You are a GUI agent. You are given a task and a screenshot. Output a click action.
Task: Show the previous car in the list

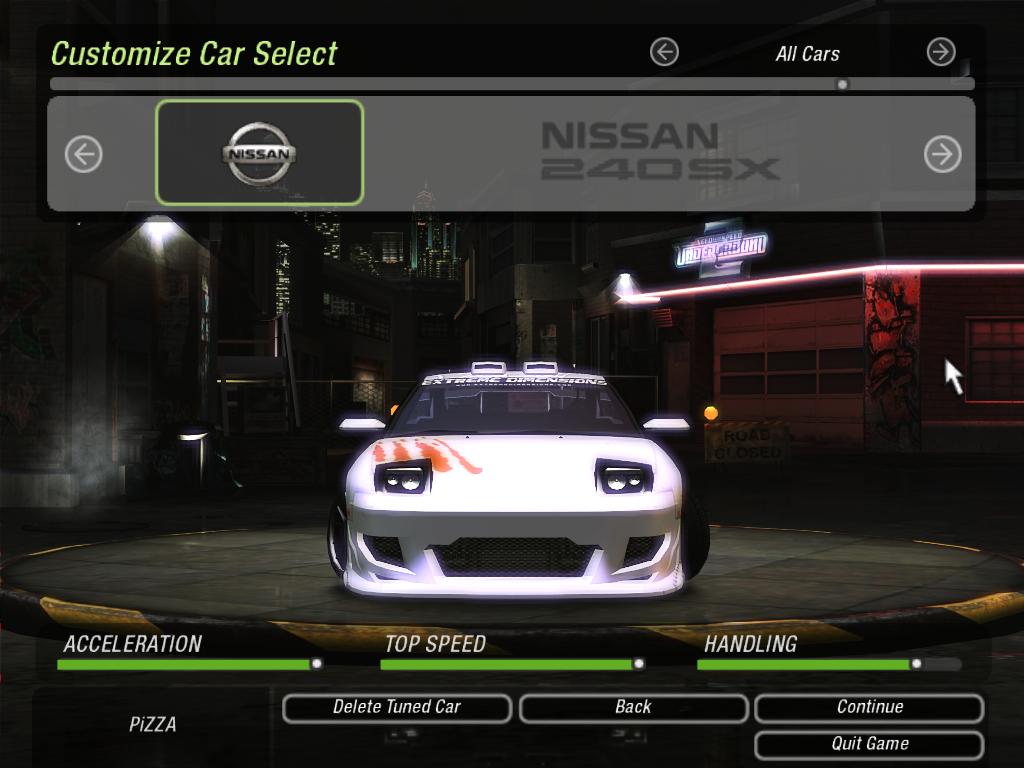pos(84,154)
